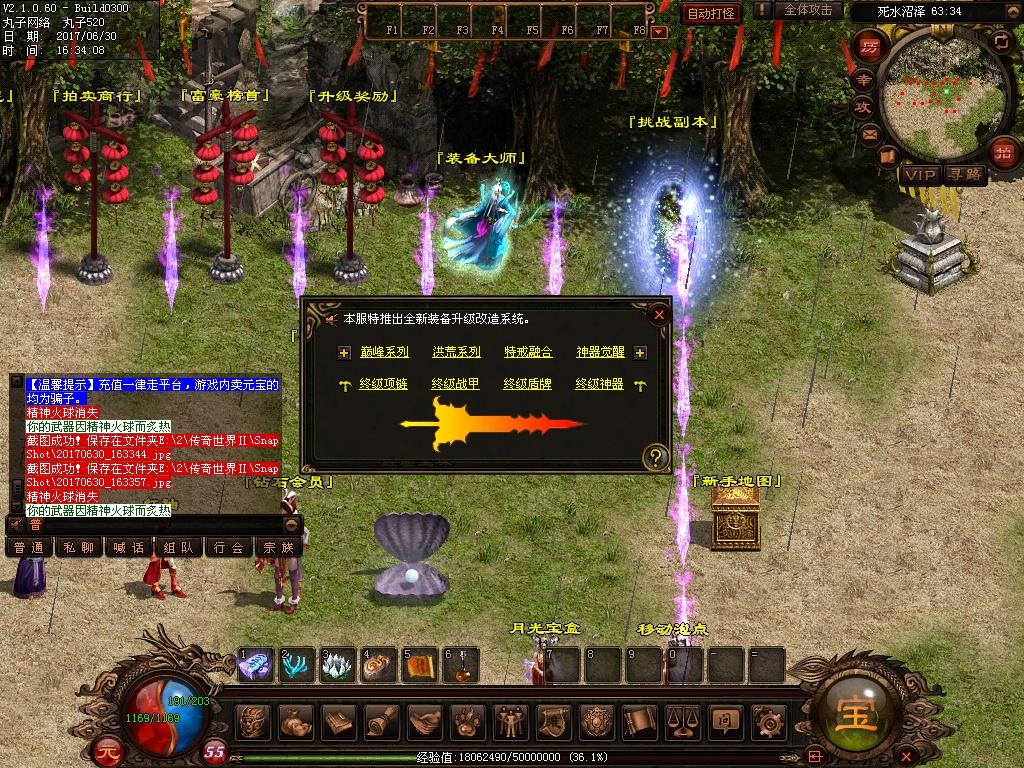Select the 行会 guild chat tab
The height and width of the screenshot is (768, 1024).
228,547
